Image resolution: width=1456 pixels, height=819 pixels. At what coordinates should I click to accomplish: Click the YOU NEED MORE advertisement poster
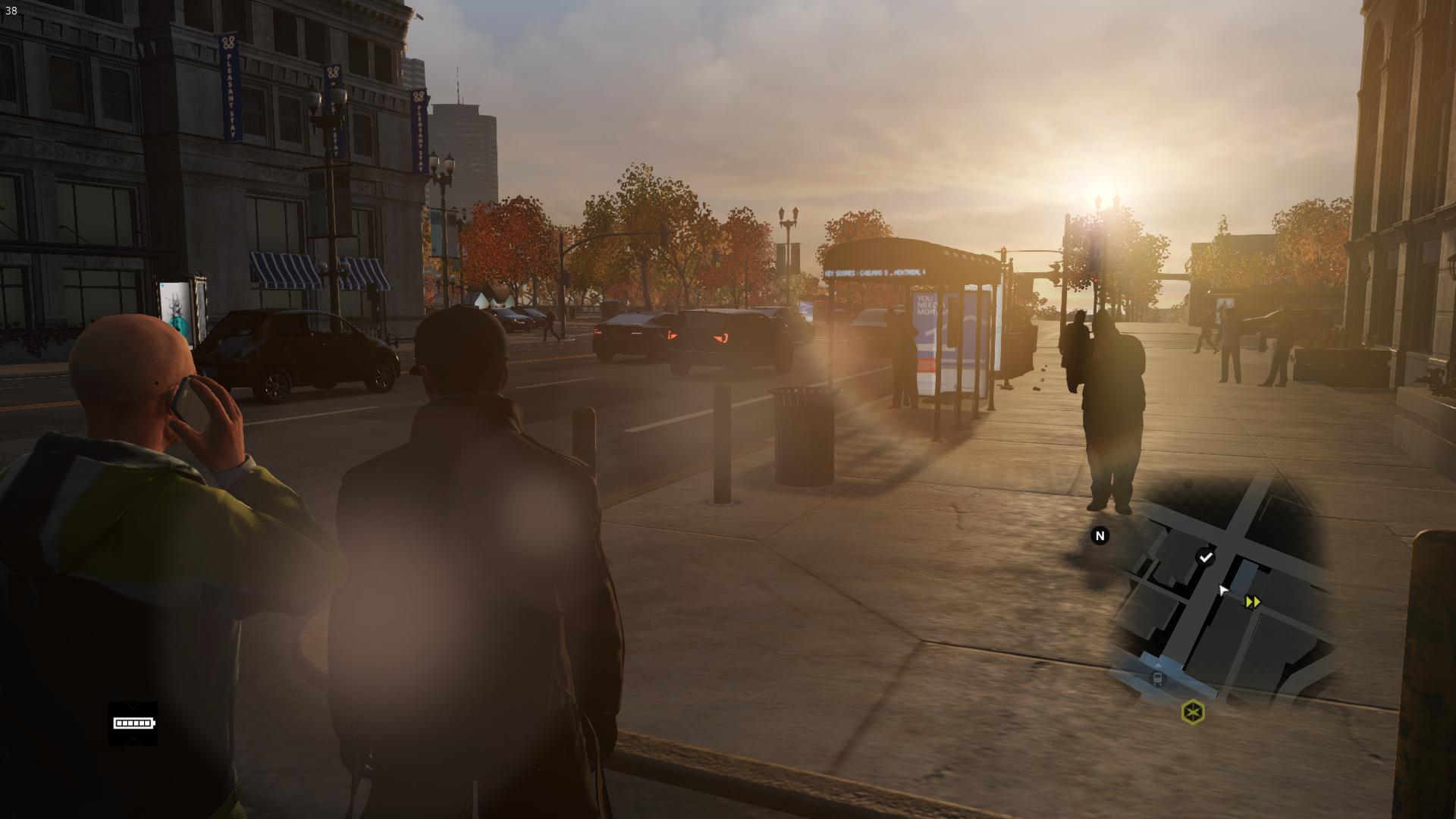(927, 306)
